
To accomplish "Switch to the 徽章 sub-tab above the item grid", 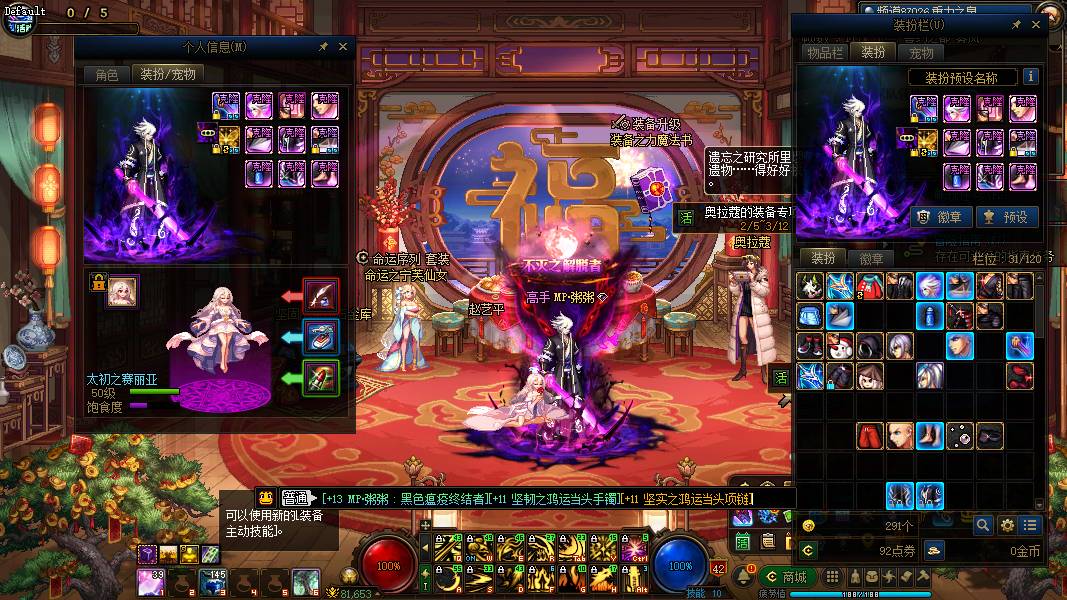I will click(871, 258).
